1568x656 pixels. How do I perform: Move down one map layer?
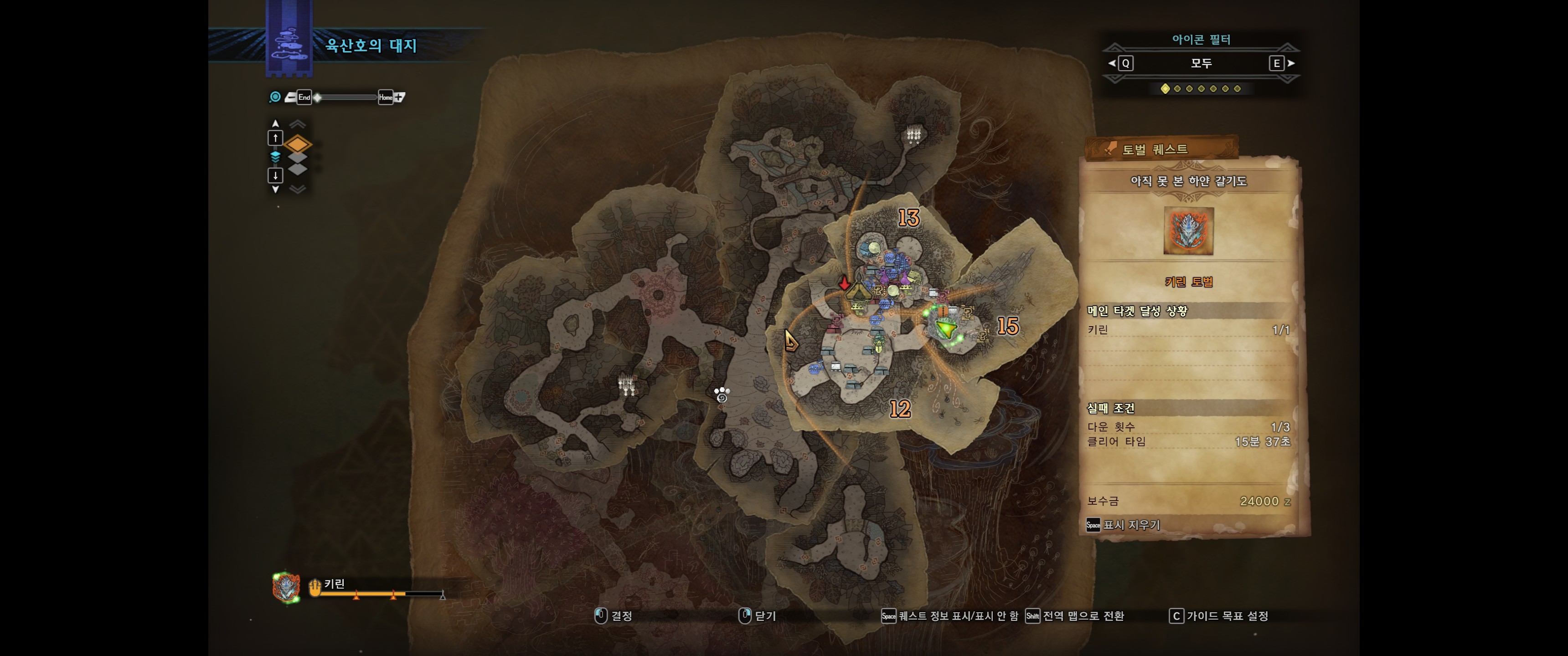[x=275, y=176]
